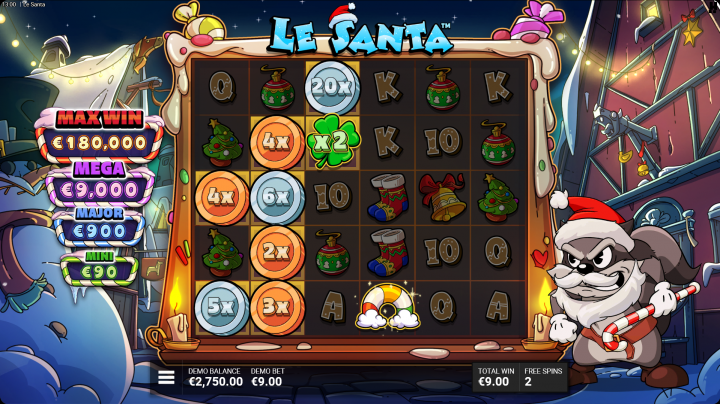
Task: Open the hamburger menu
Action: pos(166,377)
